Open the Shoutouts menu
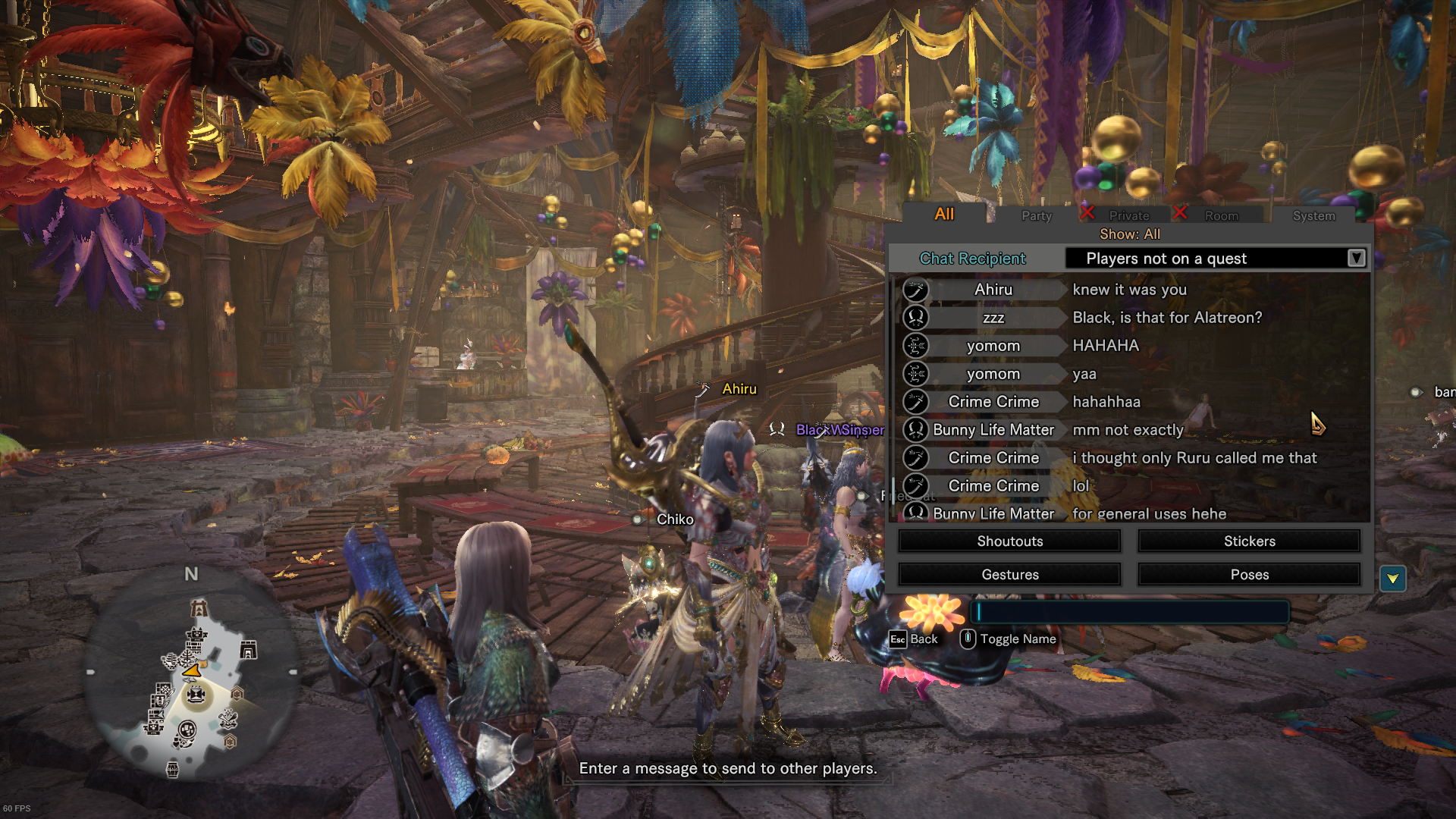 (x=1009, y=541)
